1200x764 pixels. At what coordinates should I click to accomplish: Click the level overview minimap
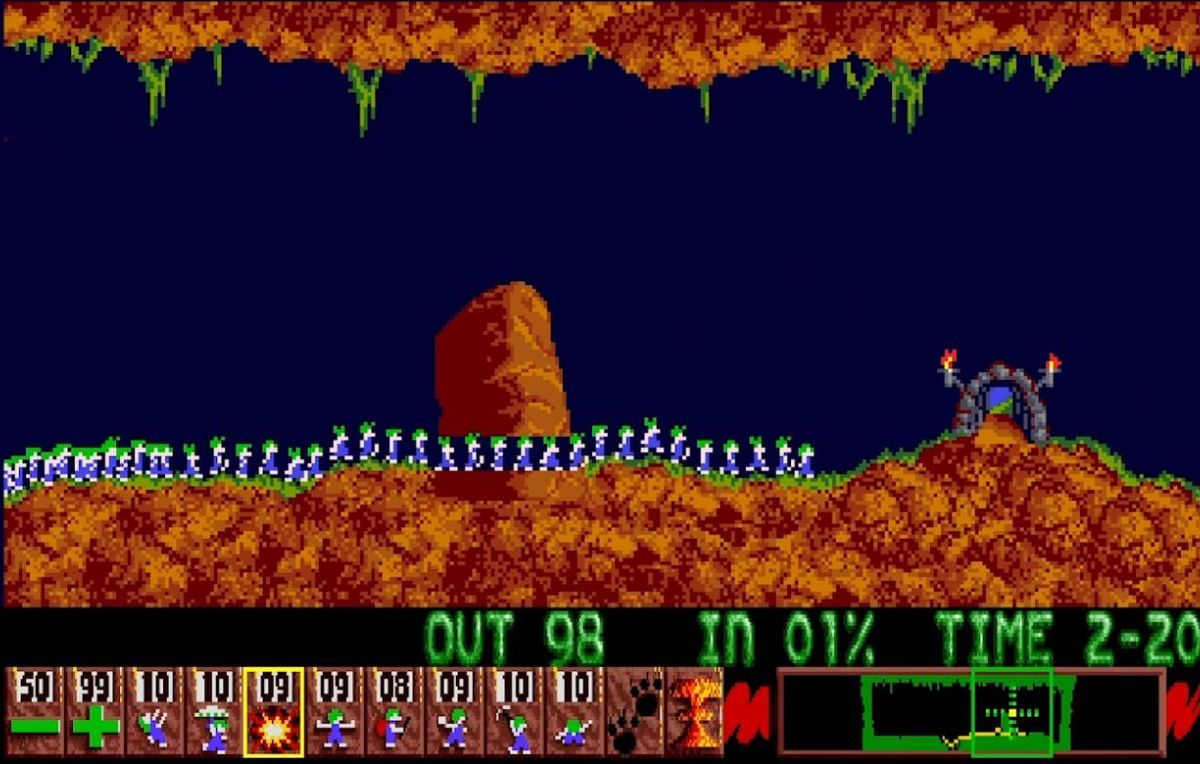pyautogui.click(x=970, y=712)
